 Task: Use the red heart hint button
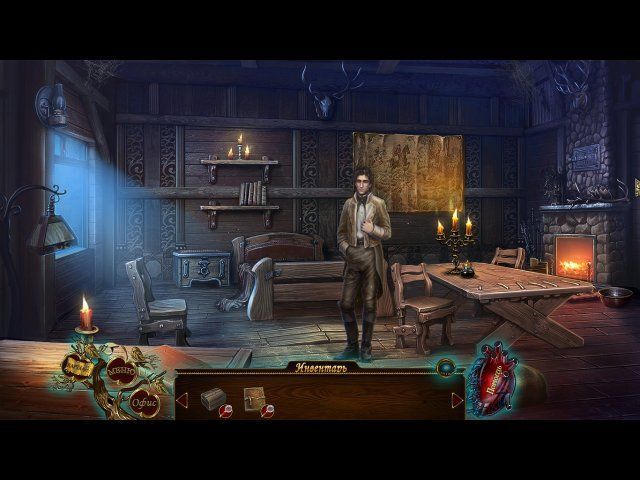(x=493, y=380)
